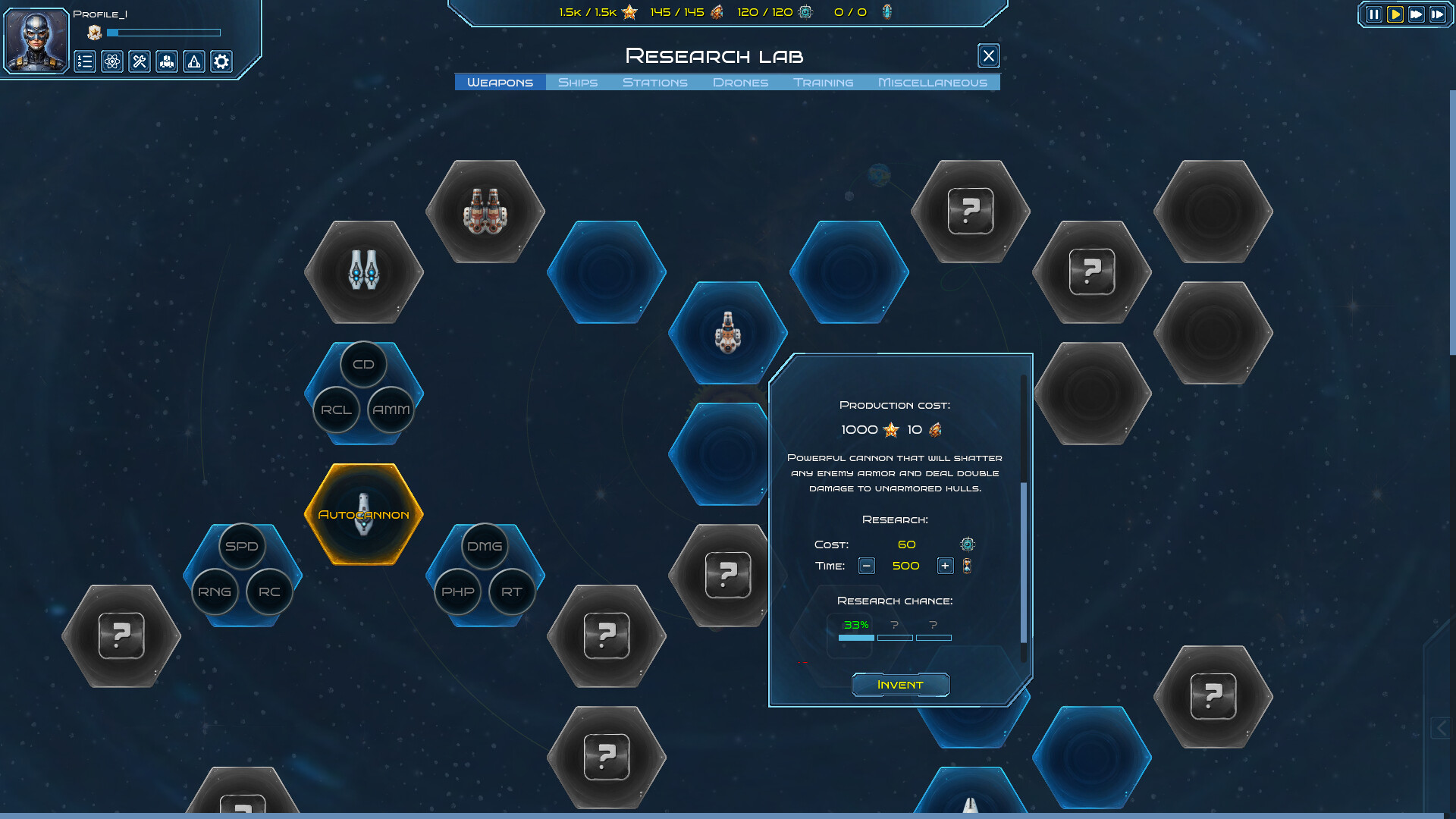
Task: Switch to the Ships tab
Action: tap(578, 82)
